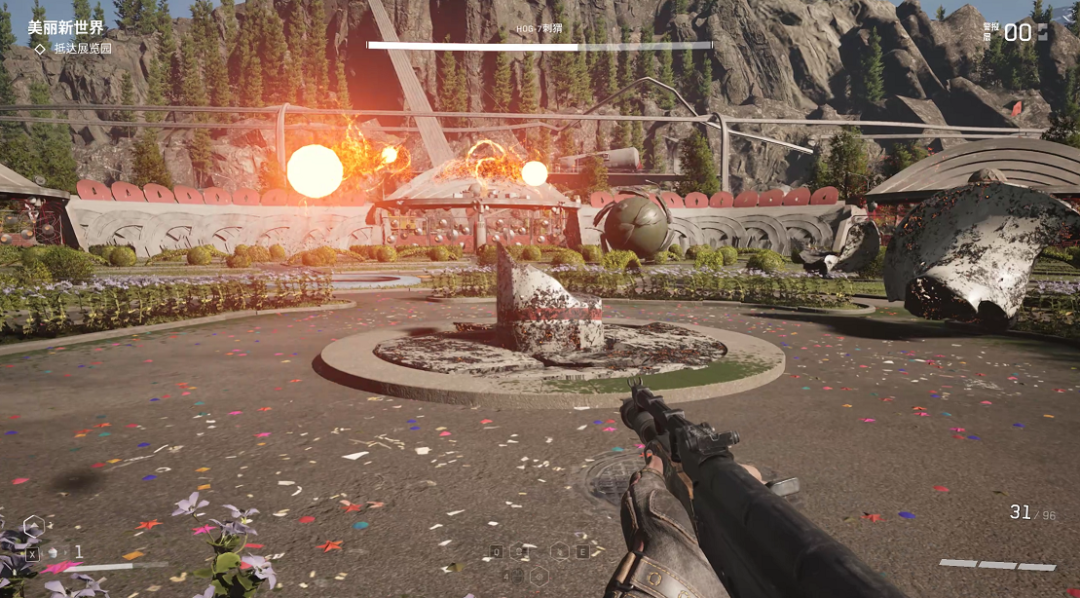Click the hexagonal up-arrow icon

pos(33,523)
